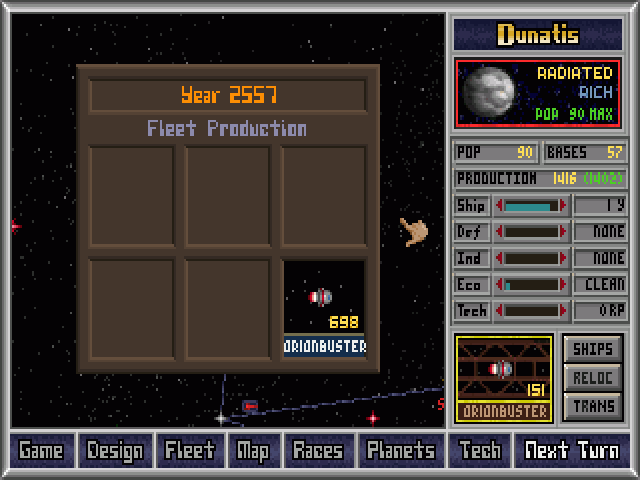640x480 pixels.
Task: Open the Fleet overview
Action: pos(189,450)
